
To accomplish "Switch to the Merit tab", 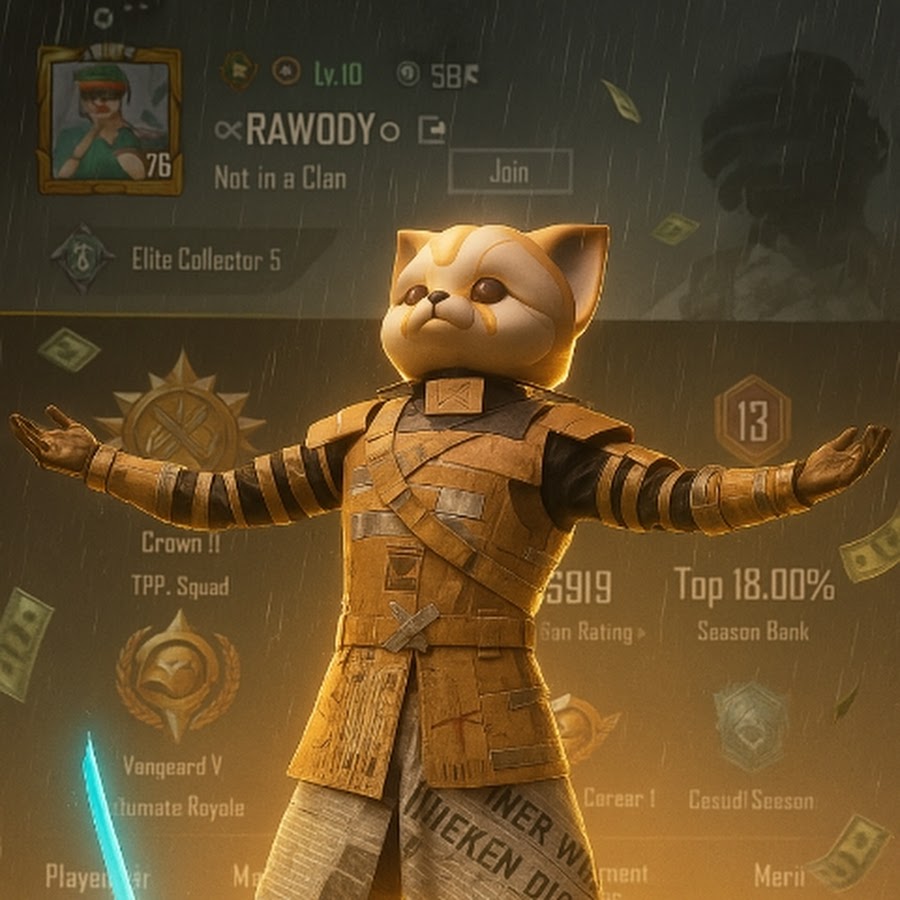I will click(778, 876).
